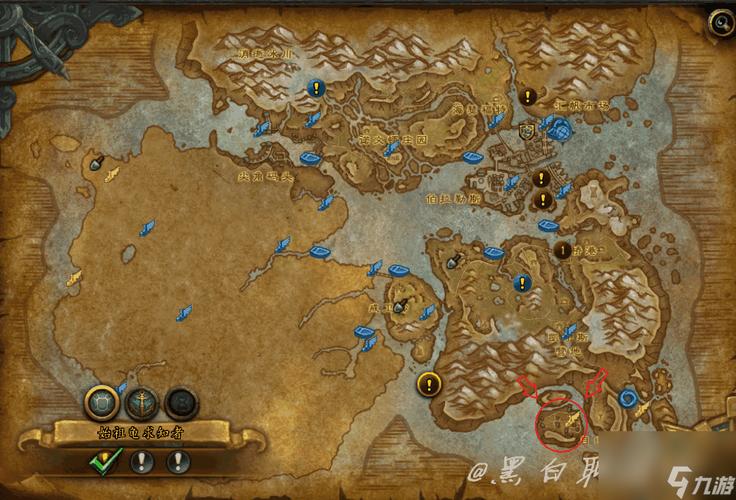Select the blue exclamation marker on central island
736x500 pixels.
(521, 284)
